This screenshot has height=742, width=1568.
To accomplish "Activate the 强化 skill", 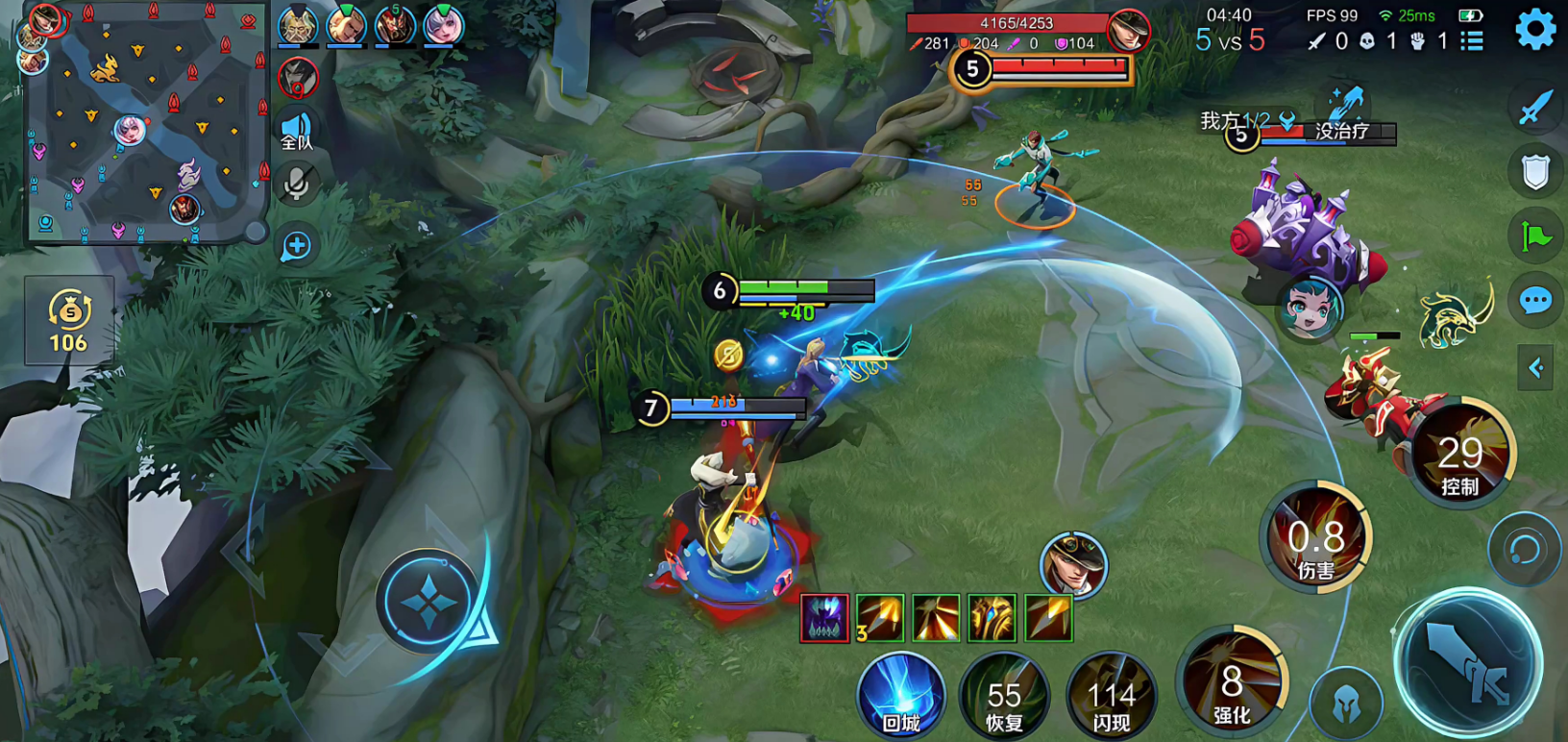I will (x=1233, y=682).
